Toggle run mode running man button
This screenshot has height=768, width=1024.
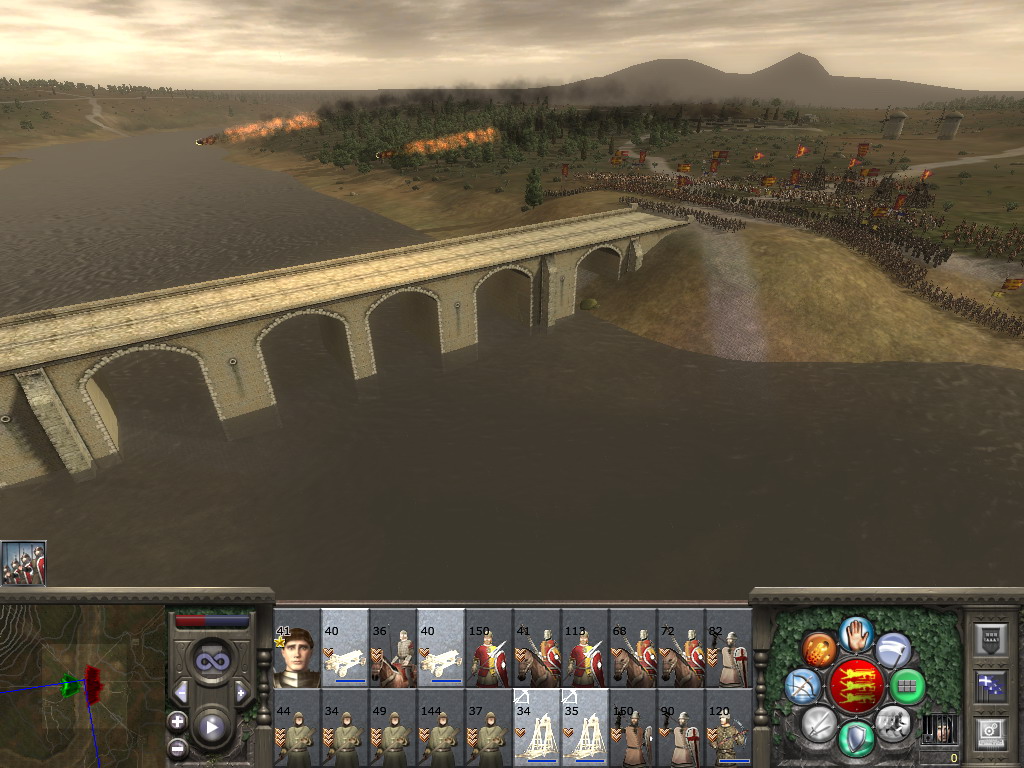(893, 720)
